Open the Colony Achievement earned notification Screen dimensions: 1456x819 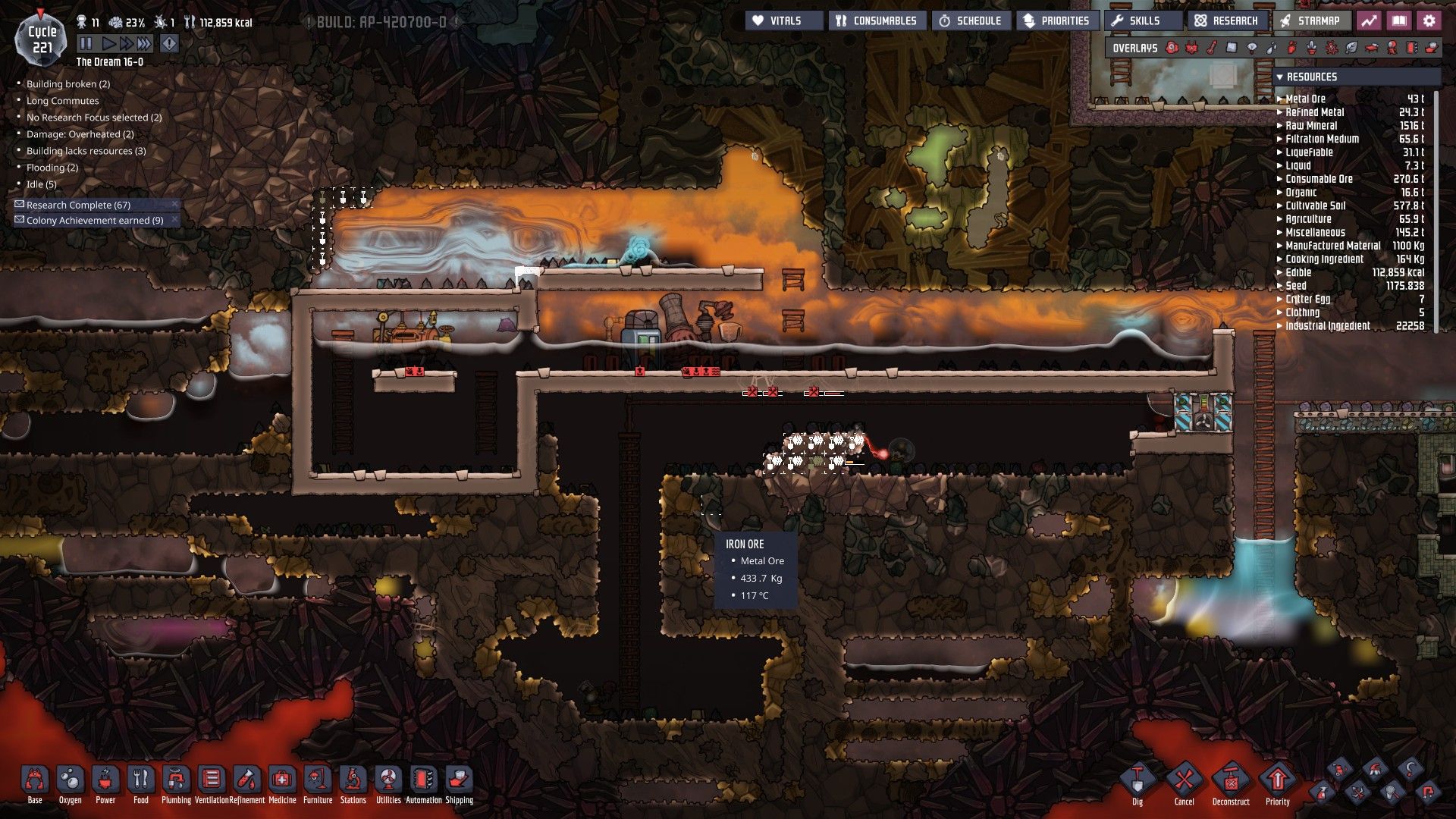pyautogui.click(x=95, y=220)
